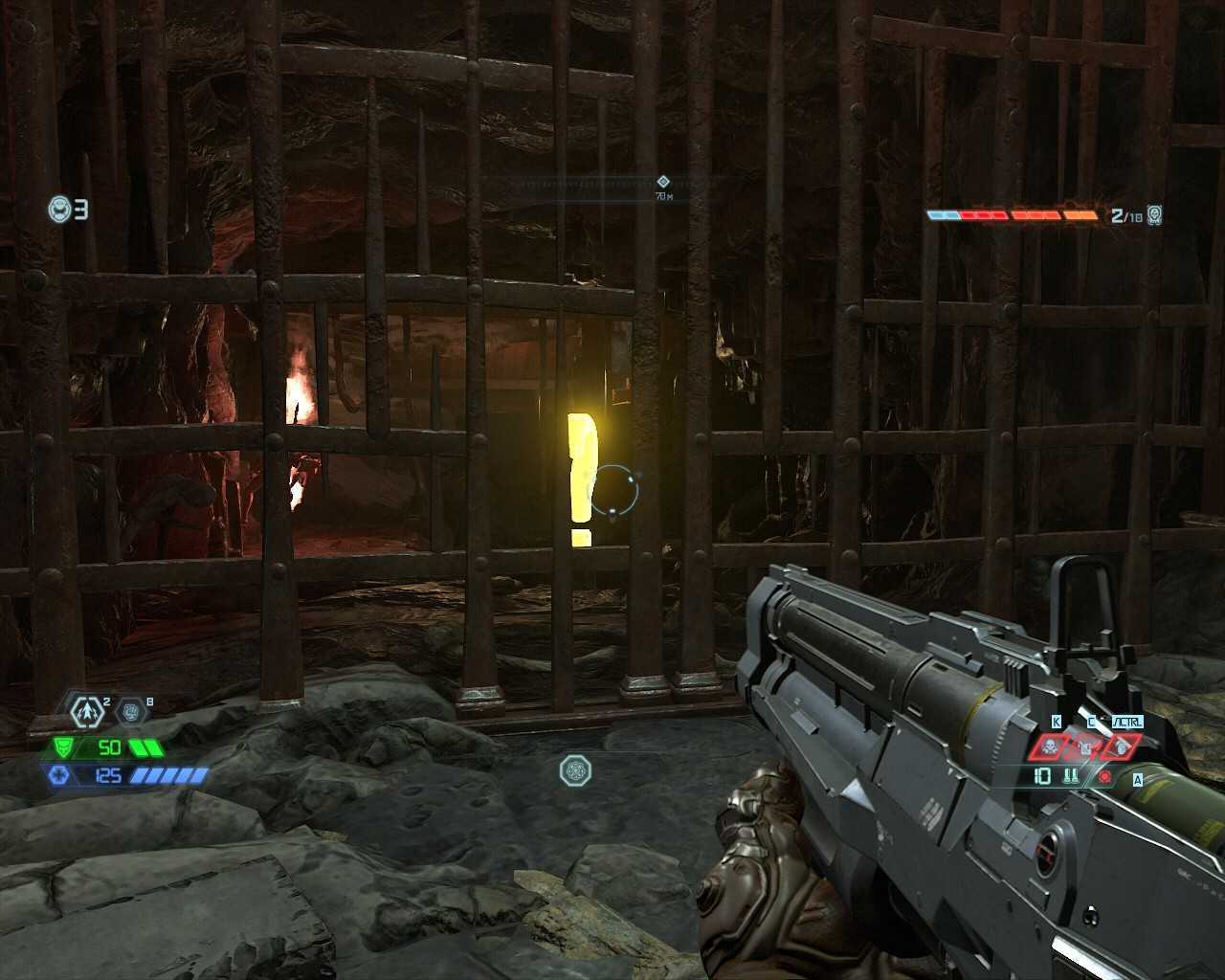Click the blue health cross icon
1225x980 pixels.
click(x=58, y=775)
